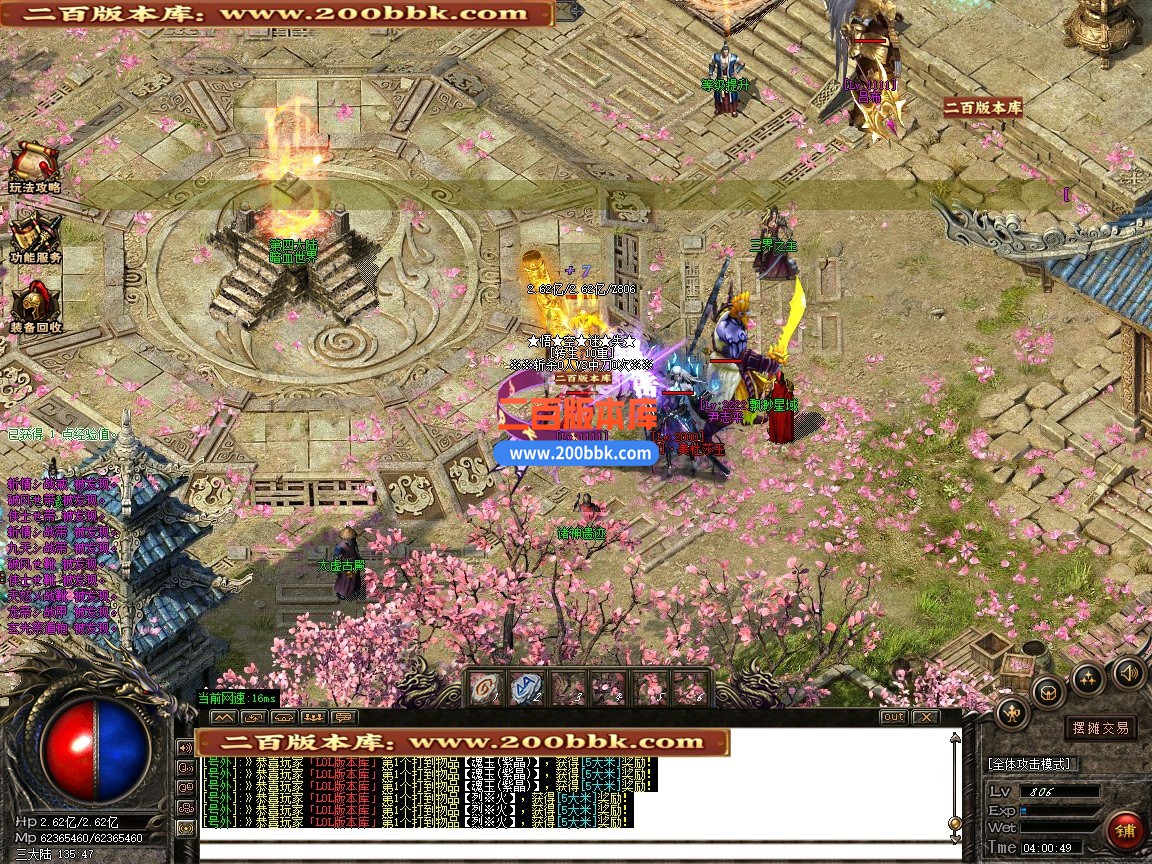Use the red rune in hotbar slot 1
Image resolution: width=1152 pixels, height=864 pixels.
point(486,687)
